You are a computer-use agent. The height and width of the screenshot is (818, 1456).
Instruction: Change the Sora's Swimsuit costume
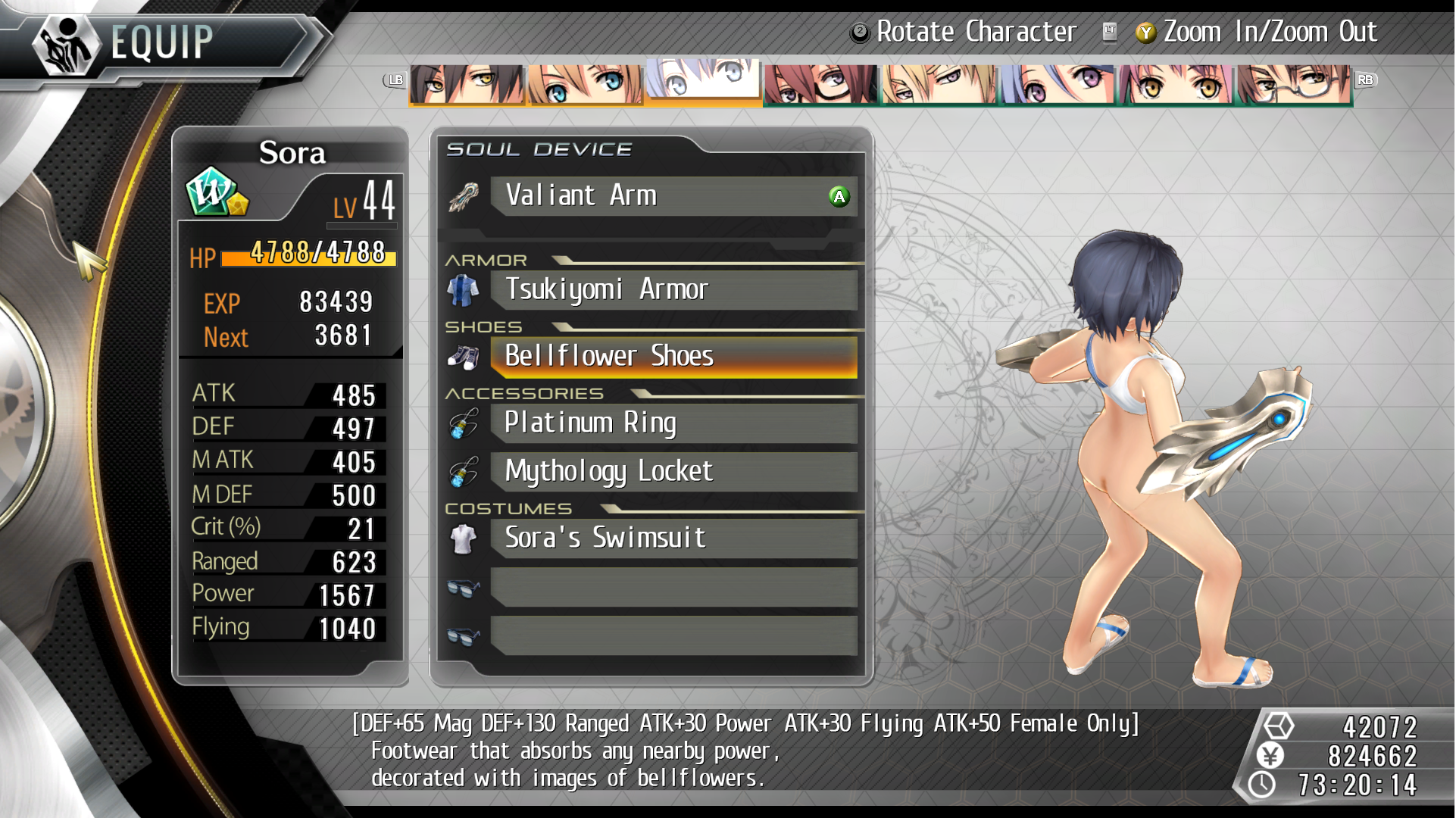(x=673, y=539)
